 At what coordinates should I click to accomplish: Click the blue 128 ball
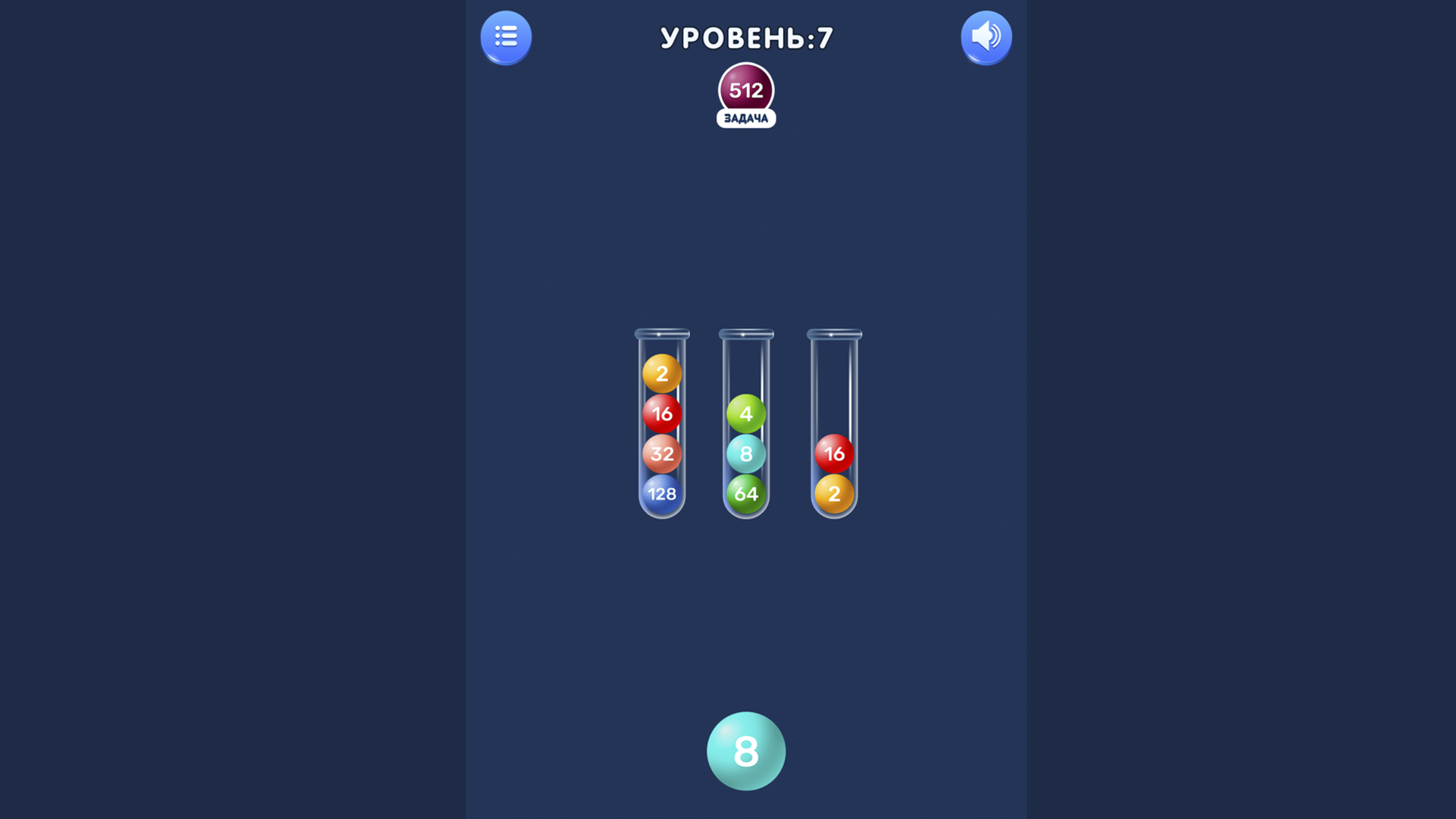coord(661,494)
